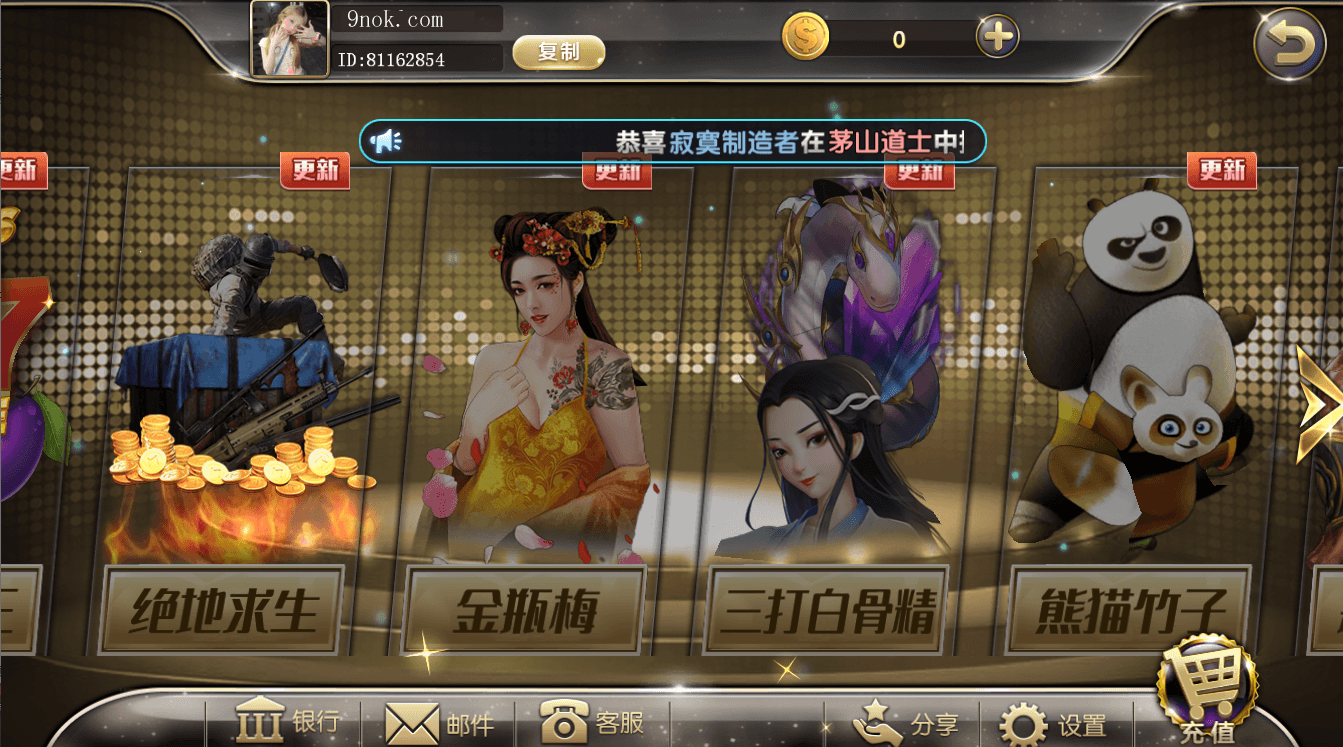Image resolution: width=1343 pixels, height=747 pixels.
Task: Add coins with the plus button
Action: pyautogui.click(x=997, y=38)
